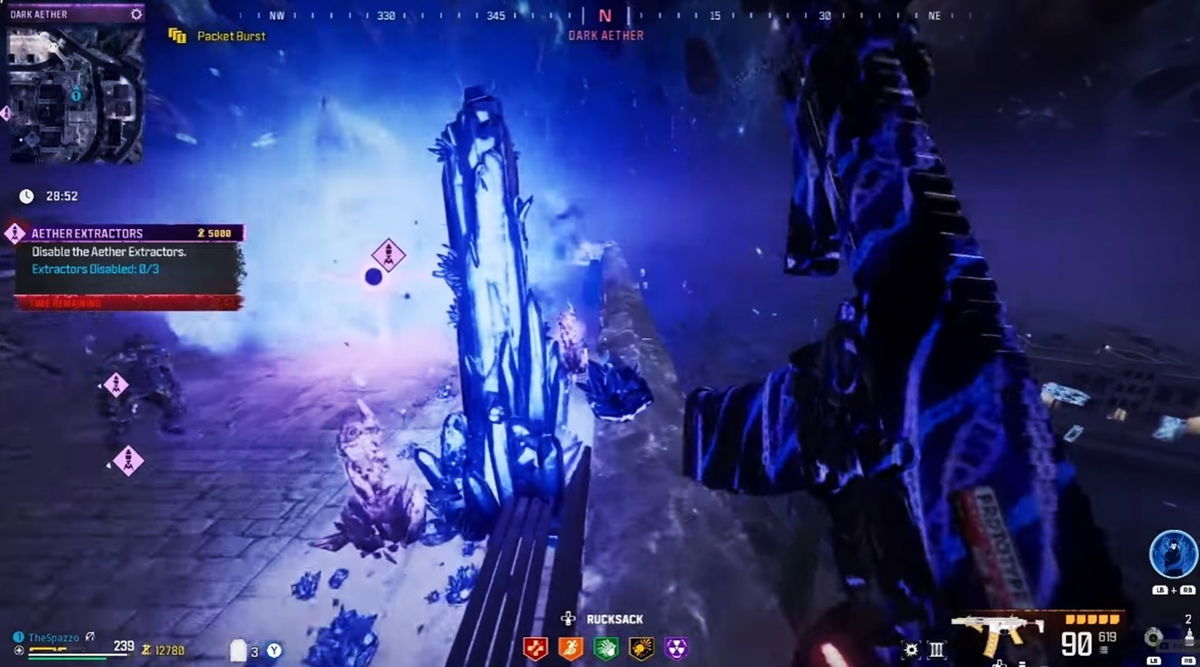Screen dimensions: 1200x667
Task: Select the orange Stamin-Up perk icon
Action: pyautogui.click(x=570, y=648)
